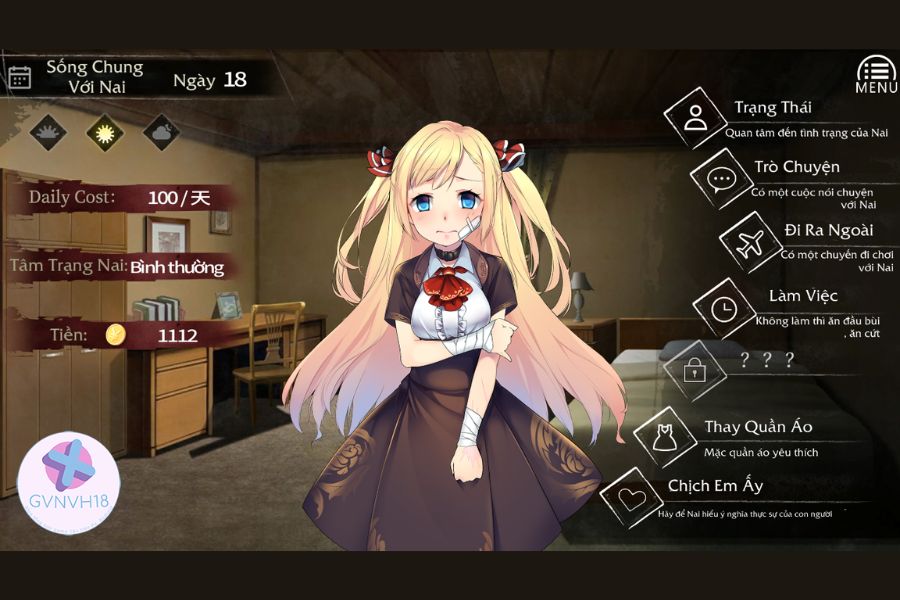Image resolution: width=900 pixels, height=600 pixels.
Task: Select the sunrise time-of-day icon
Action: point(48,131)
